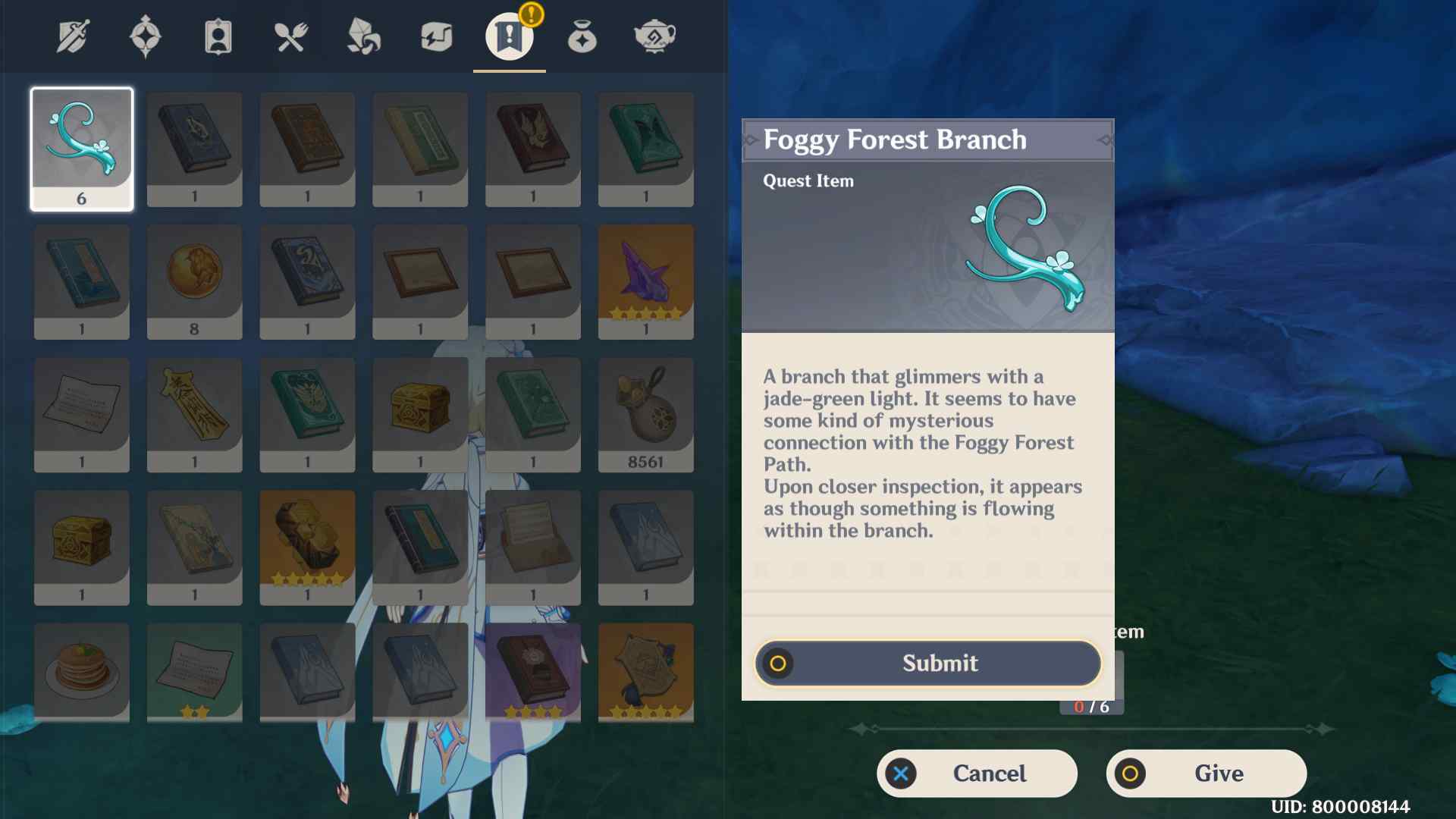Select the four-star brown book item
The image size is (1456, 819).
click(533, 672)
